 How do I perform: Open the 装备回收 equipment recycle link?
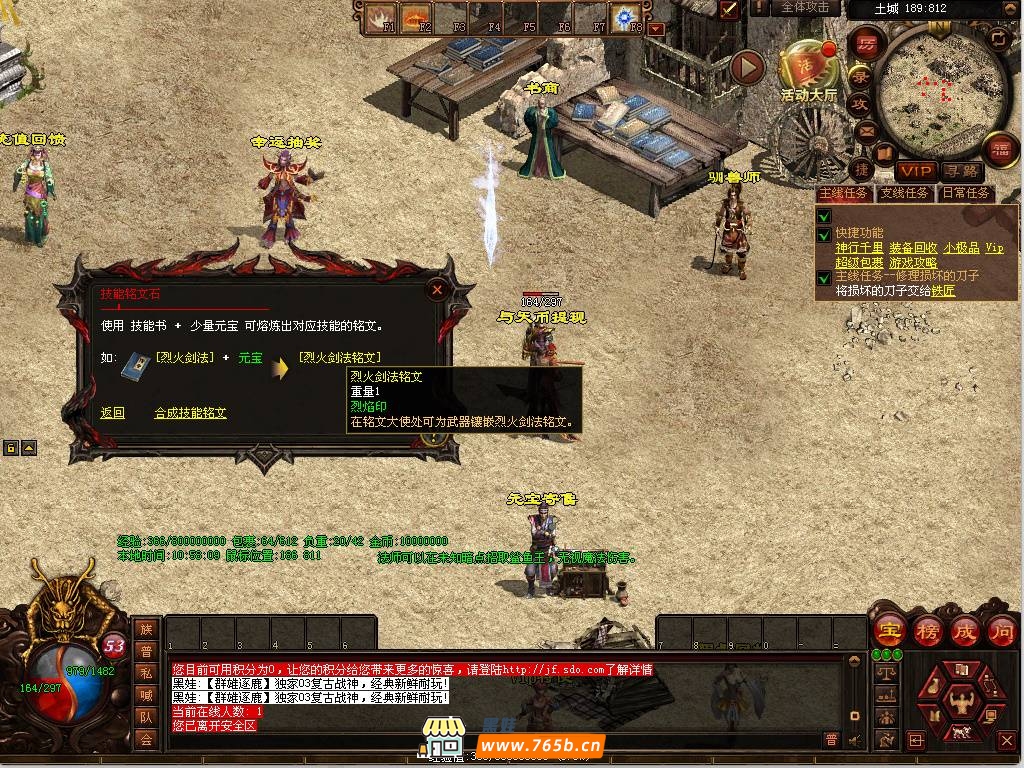[912, 248]
